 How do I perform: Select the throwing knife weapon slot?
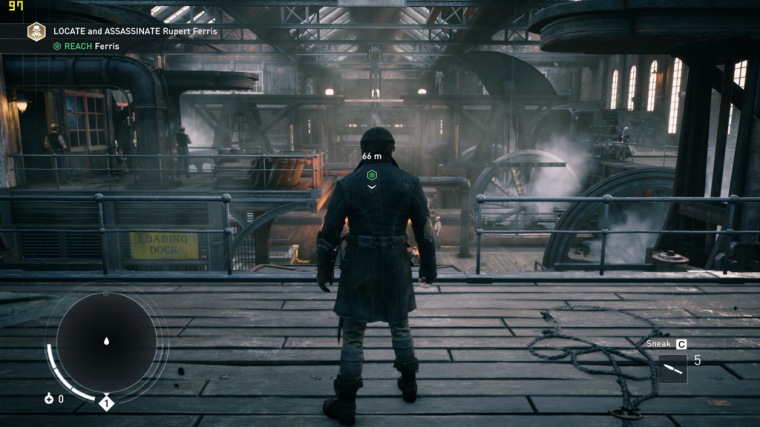coord(673,369)
